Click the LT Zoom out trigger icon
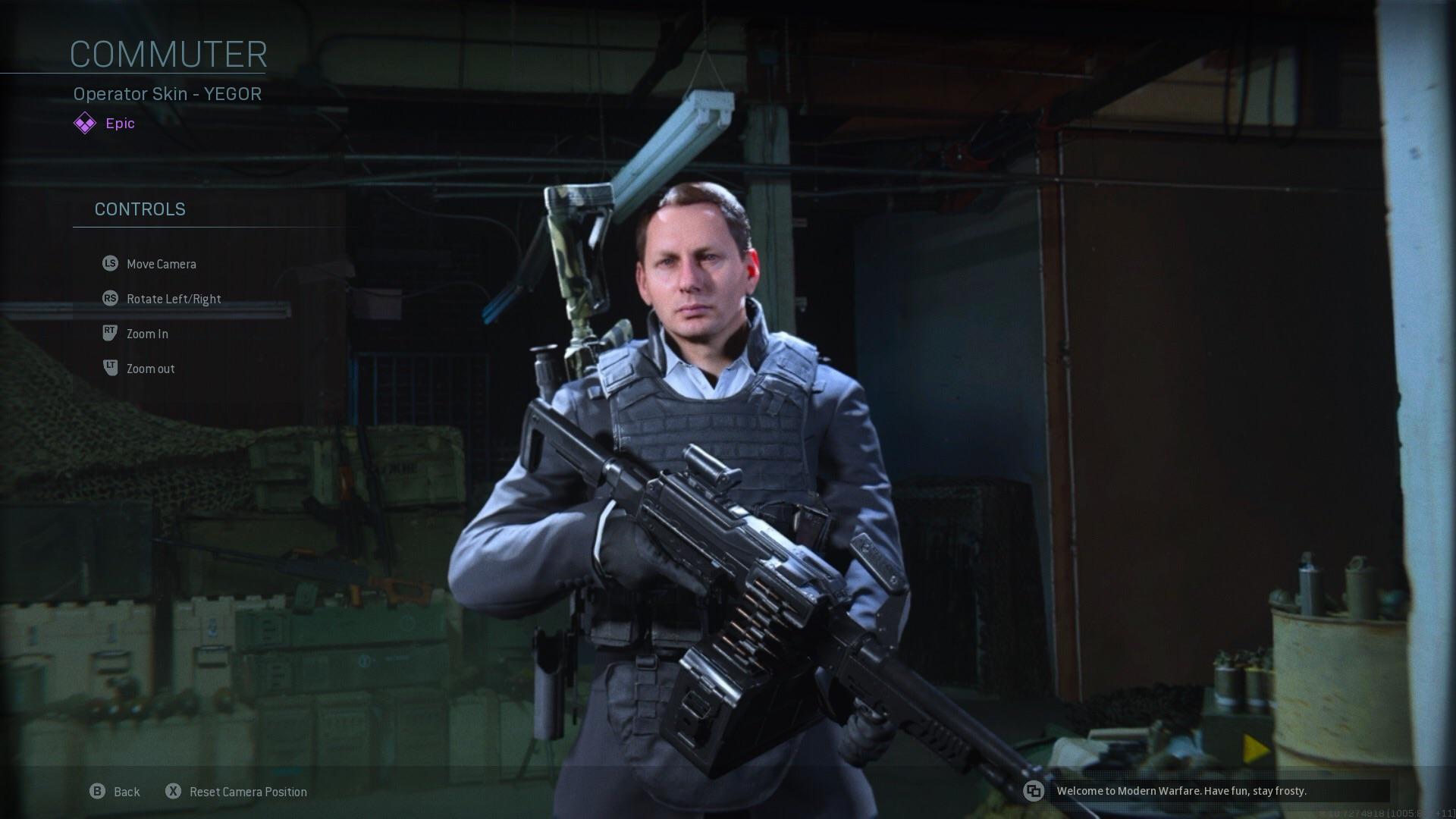Viewport: 1456px width, 819px height. click(x=109, y=368)
